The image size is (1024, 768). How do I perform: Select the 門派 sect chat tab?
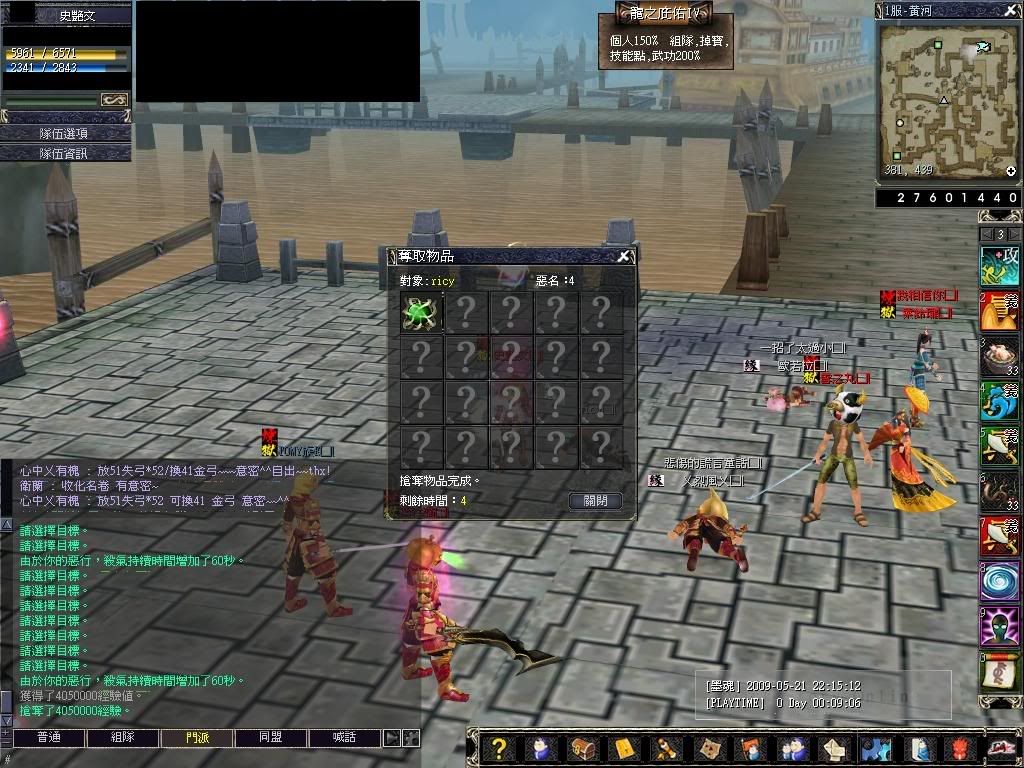[197, 738]
